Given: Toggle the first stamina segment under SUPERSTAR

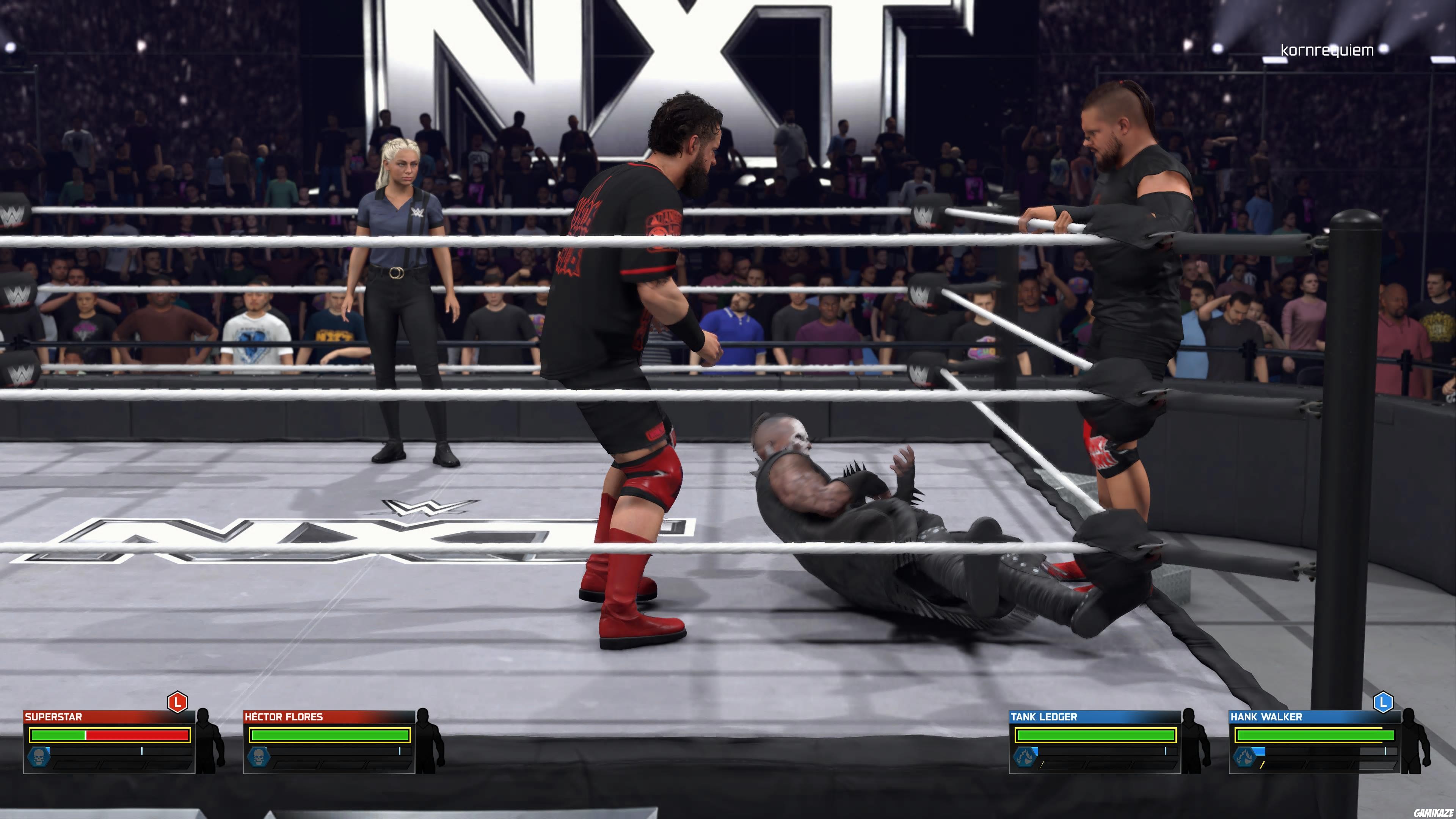Looking at the screenshot, I should tap(76, 766).
